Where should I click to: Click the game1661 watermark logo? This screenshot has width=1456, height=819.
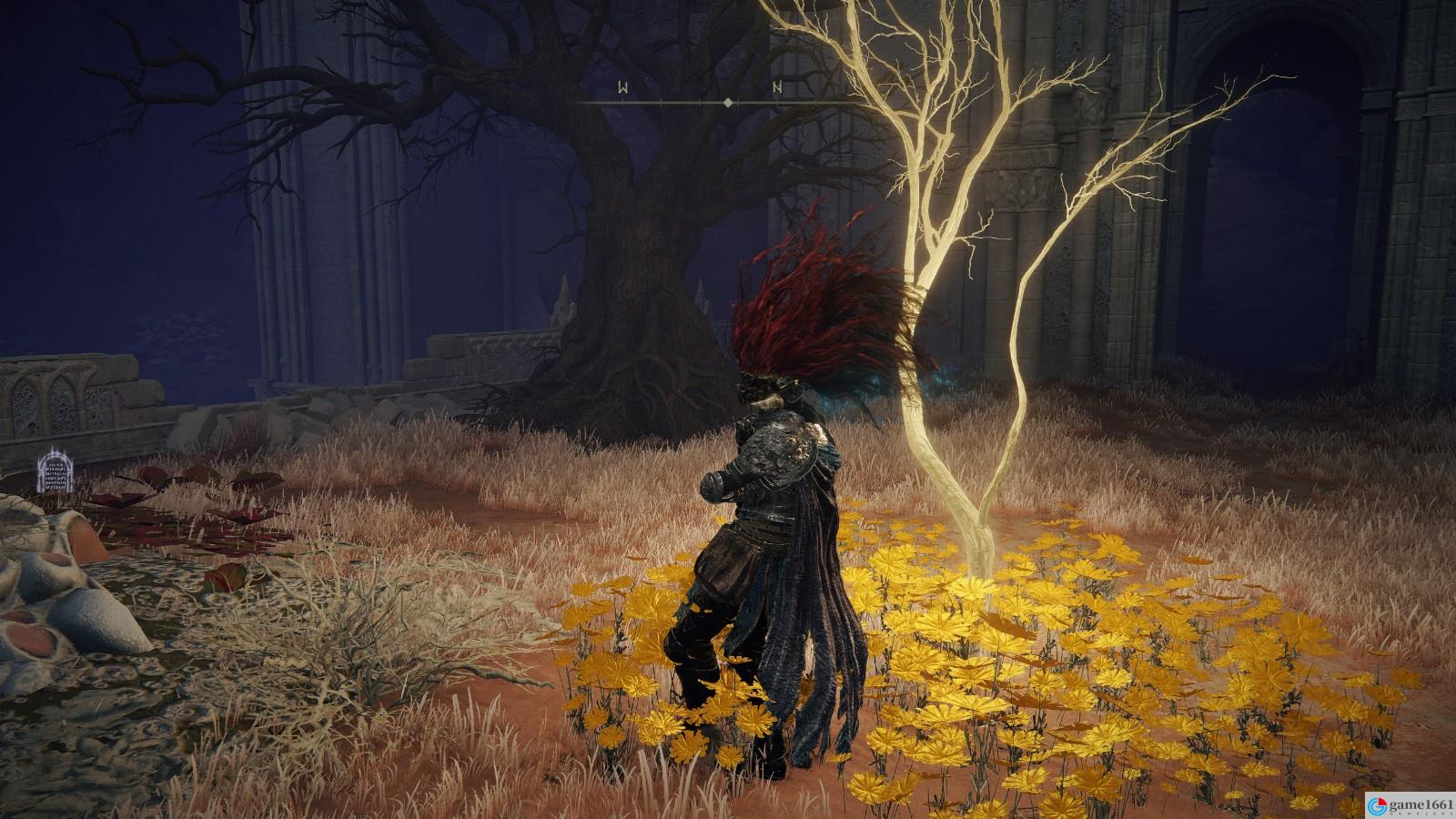tap(1410, 804)
